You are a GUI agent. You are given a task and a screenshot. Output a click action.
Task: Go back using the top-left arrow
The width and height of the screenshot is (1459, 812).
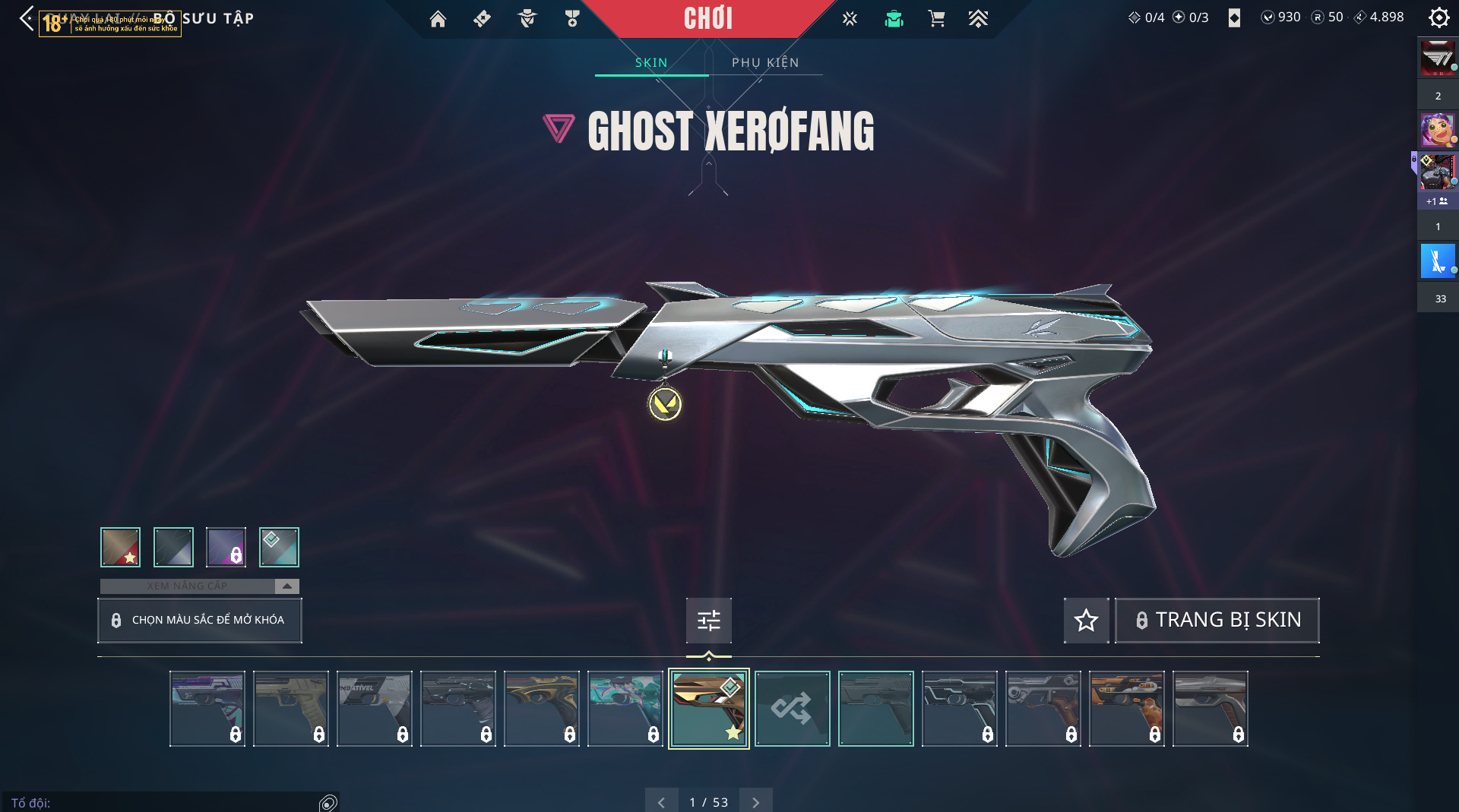(x=27, y=18)
